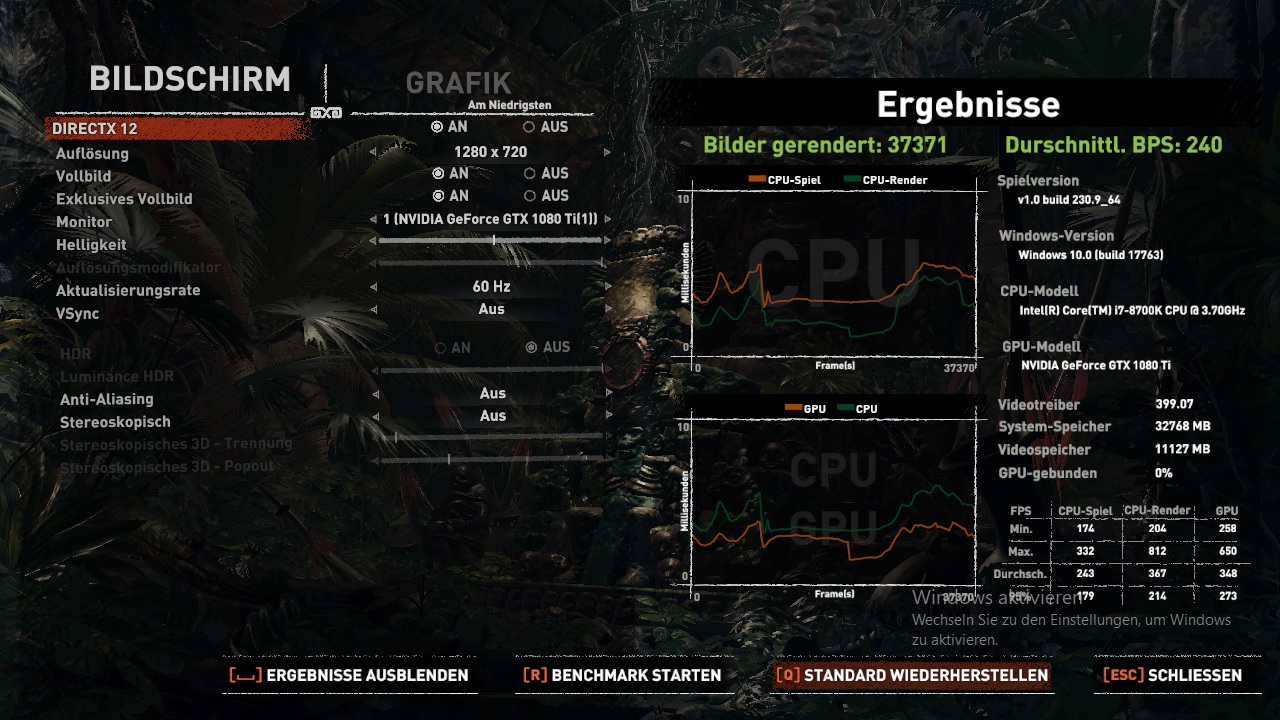Click the green CPU legend marker
The width and height of the screenshot is (1280, 720).
pyautogui.click(x=847, y=408)
